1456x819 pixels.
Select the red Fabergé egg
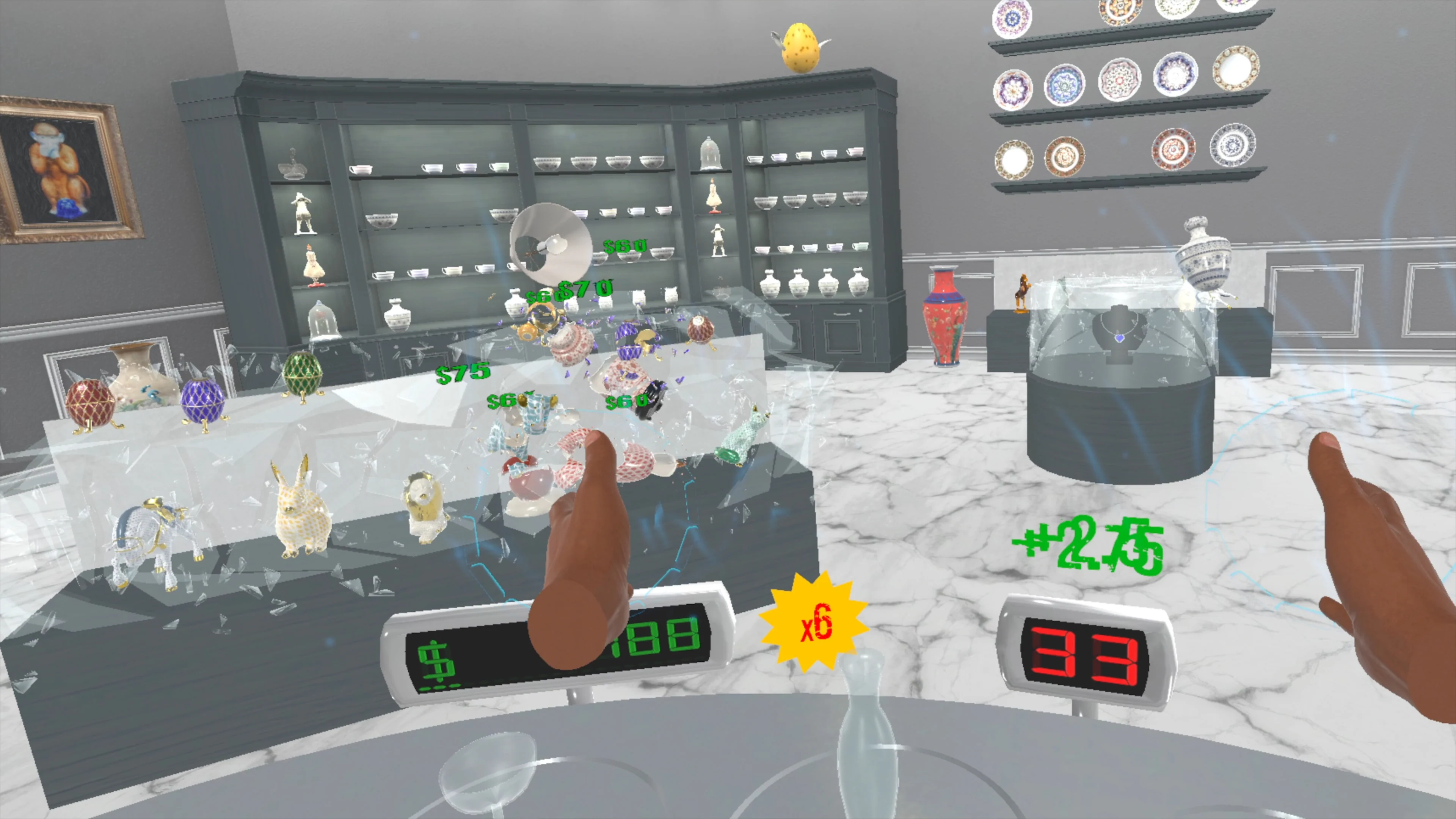click(x=91, y=401)
